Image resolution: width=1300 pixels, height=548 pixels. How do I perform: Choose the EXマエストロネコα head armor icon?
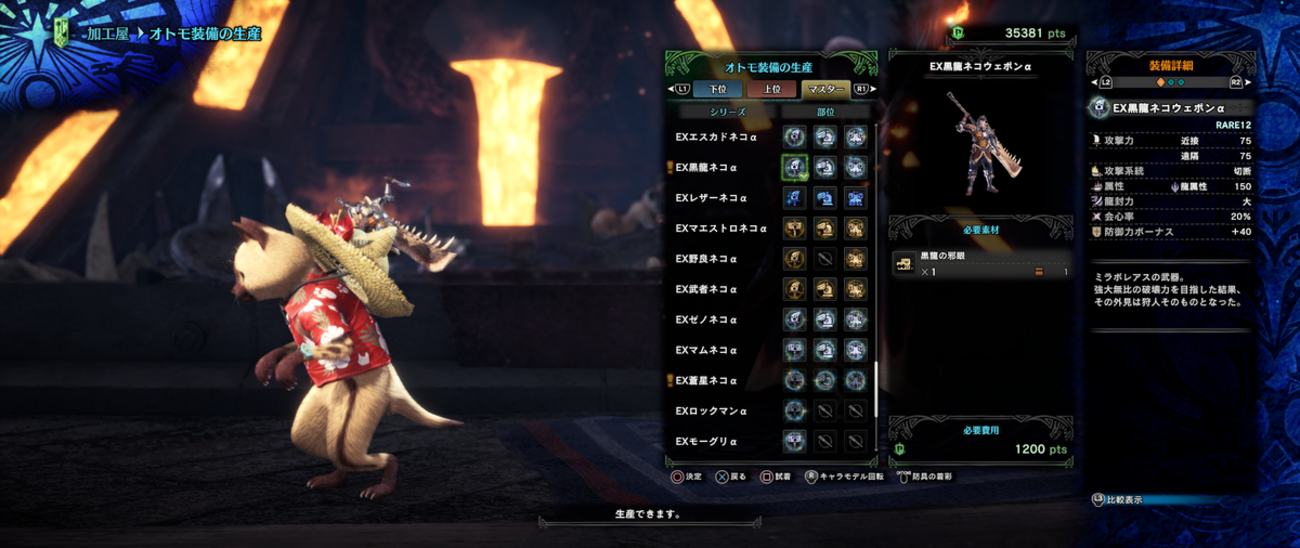coord(825,229)
